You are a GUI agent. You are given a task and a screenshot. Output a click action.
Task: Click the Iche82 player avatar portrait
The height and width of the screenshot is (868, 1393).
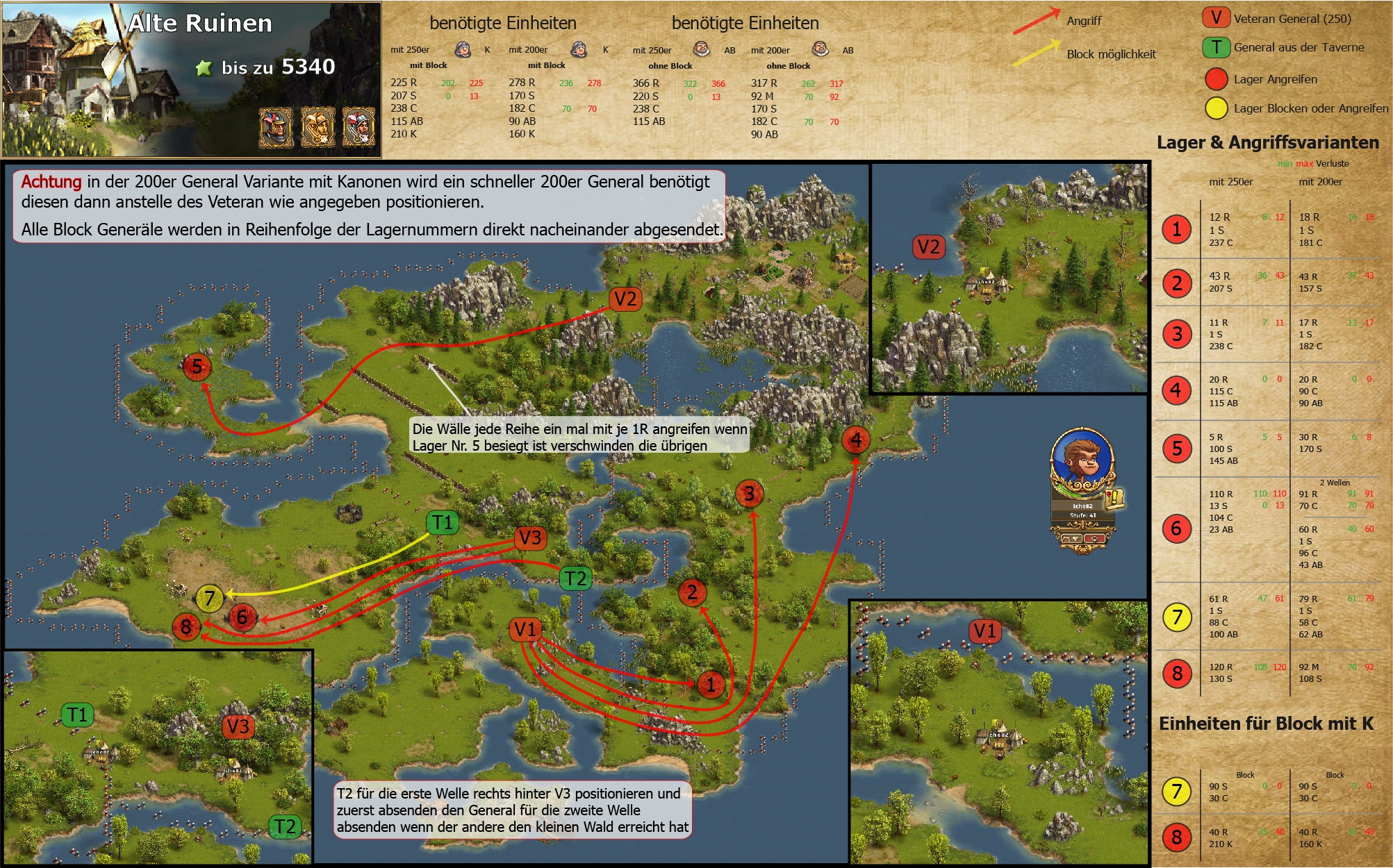[1082, 459]
